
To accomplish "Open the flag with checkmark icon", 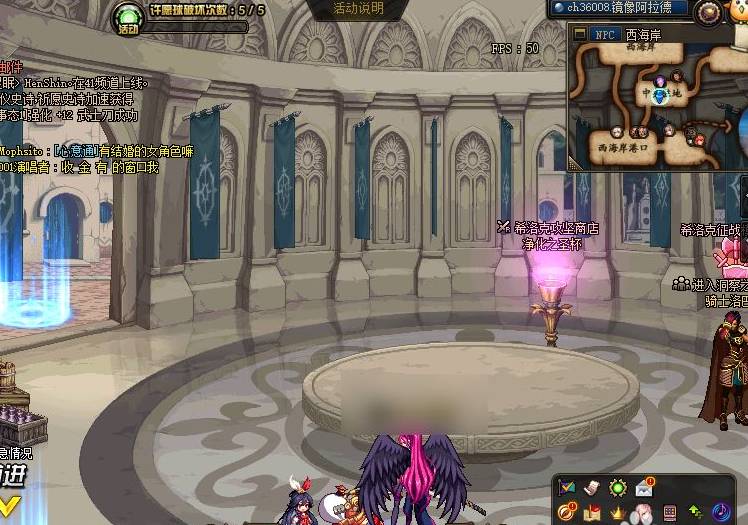I will click(x=567, y=488).
